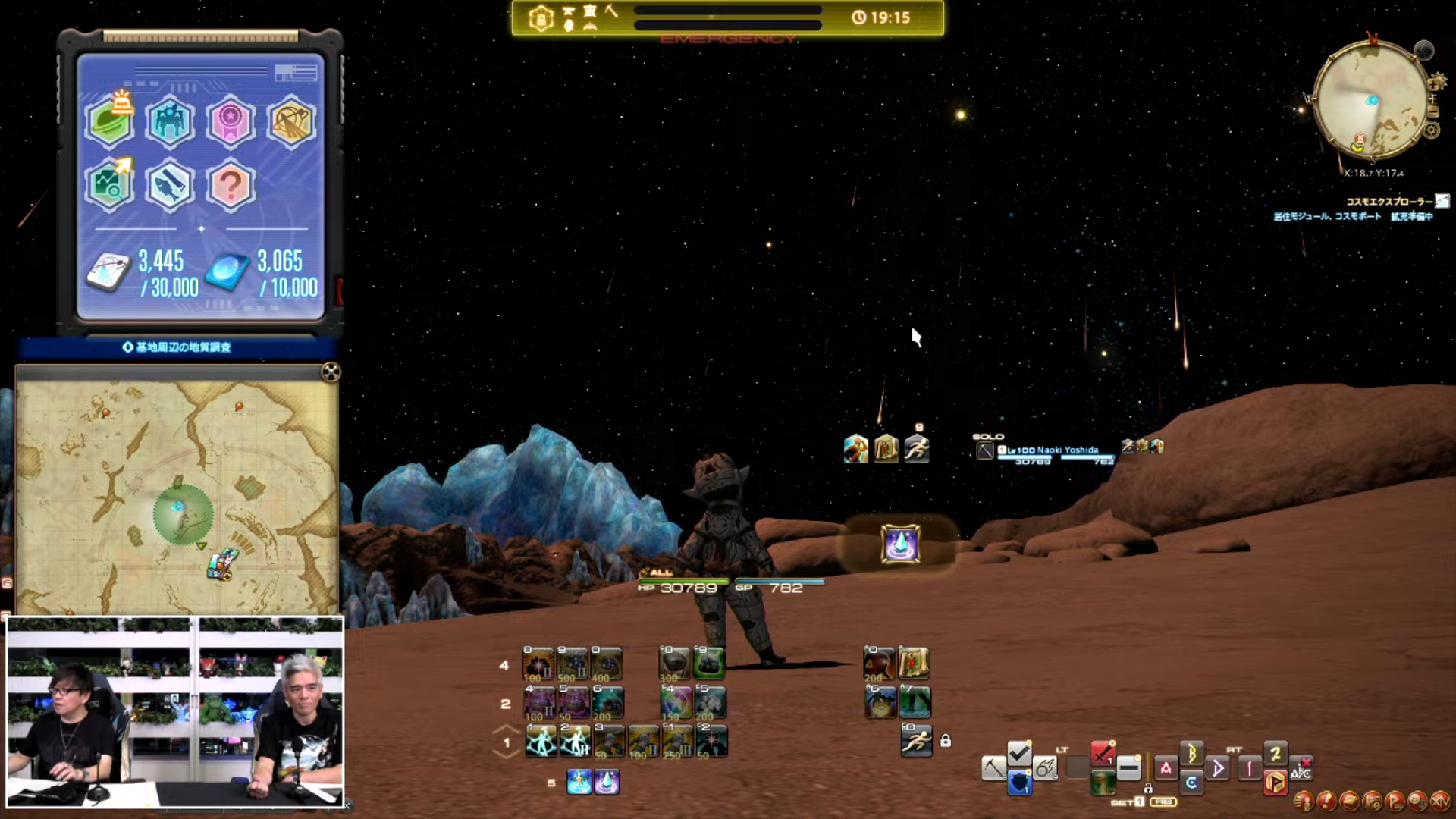
Task: Select the fish and rod hexagon icon
Action: [x=170, y=185]
